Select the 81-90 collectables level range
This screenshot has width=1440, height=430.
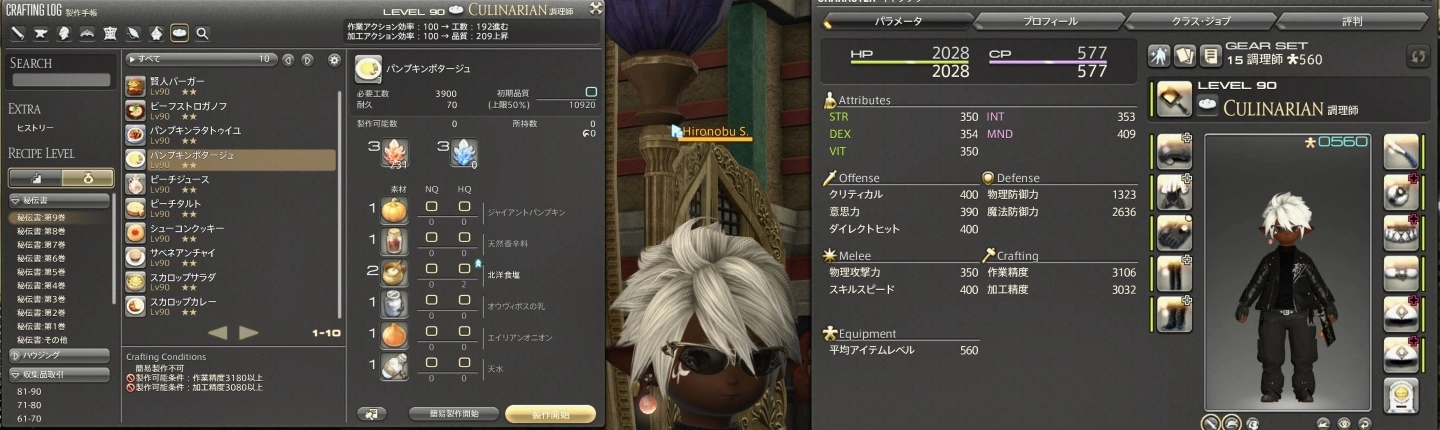click(x=30, y=391)
